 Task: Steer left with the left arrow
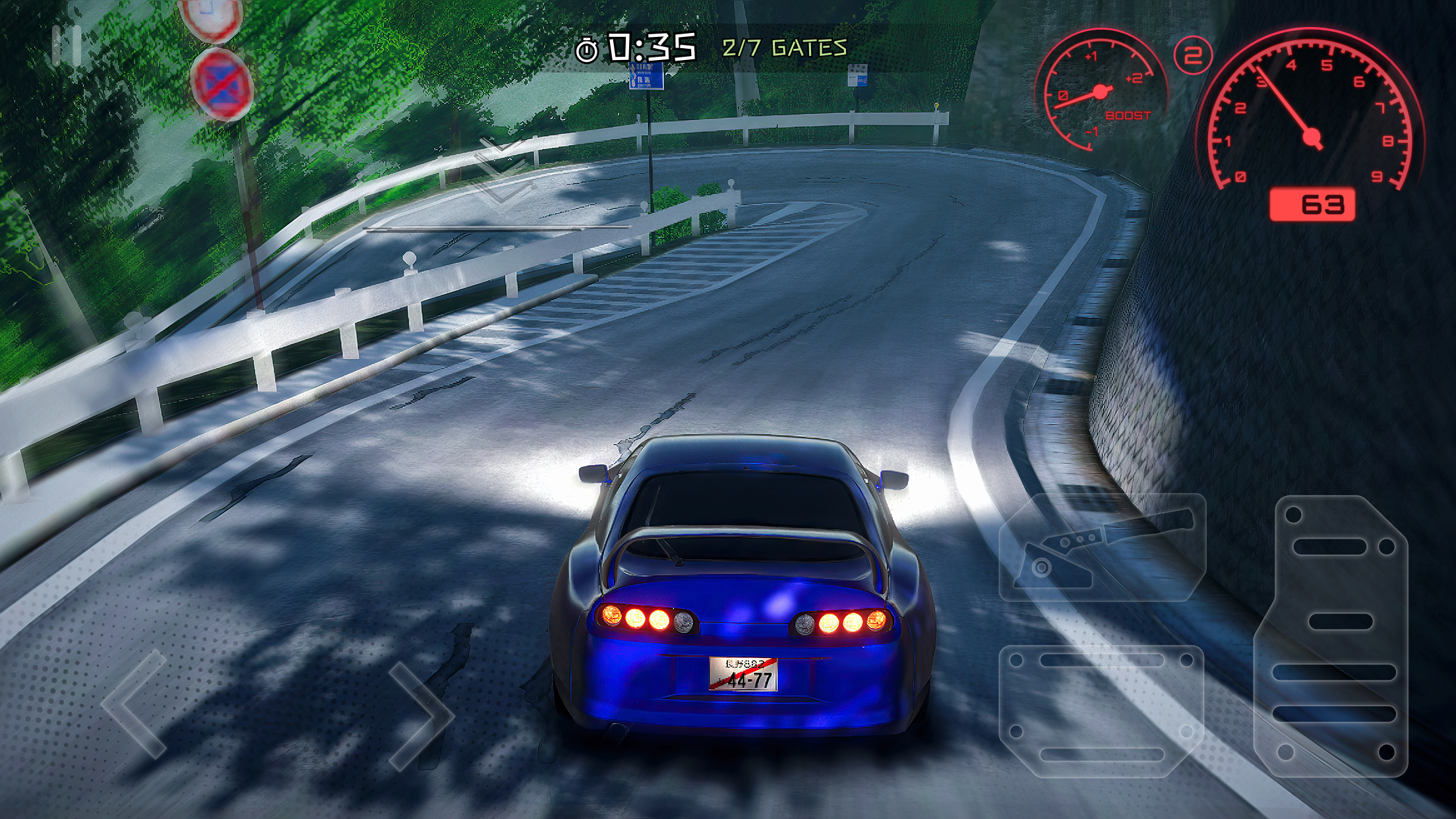(x=135, y=703)
